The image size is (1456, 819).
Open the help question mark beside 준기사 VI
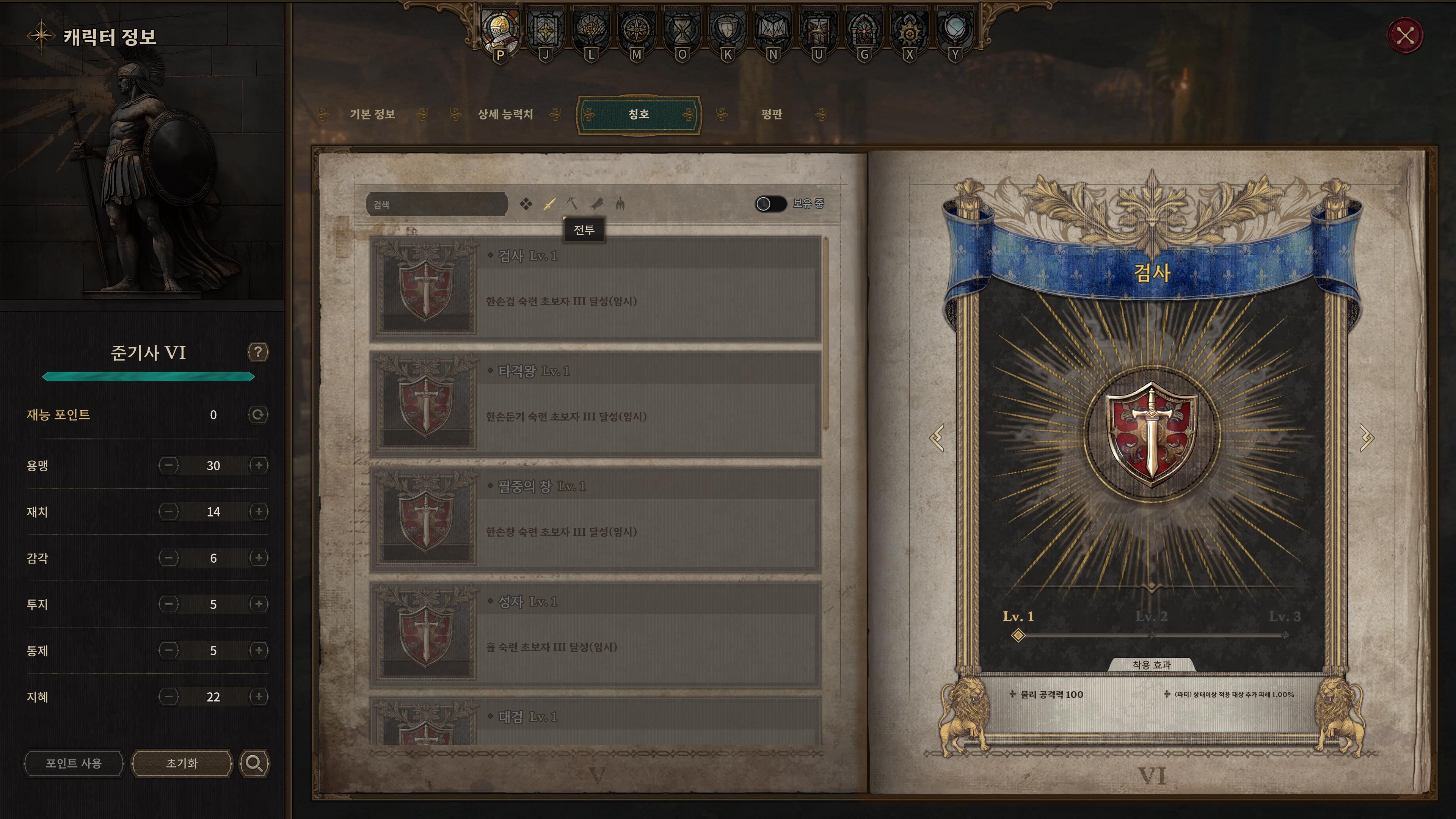pos(258,352)
